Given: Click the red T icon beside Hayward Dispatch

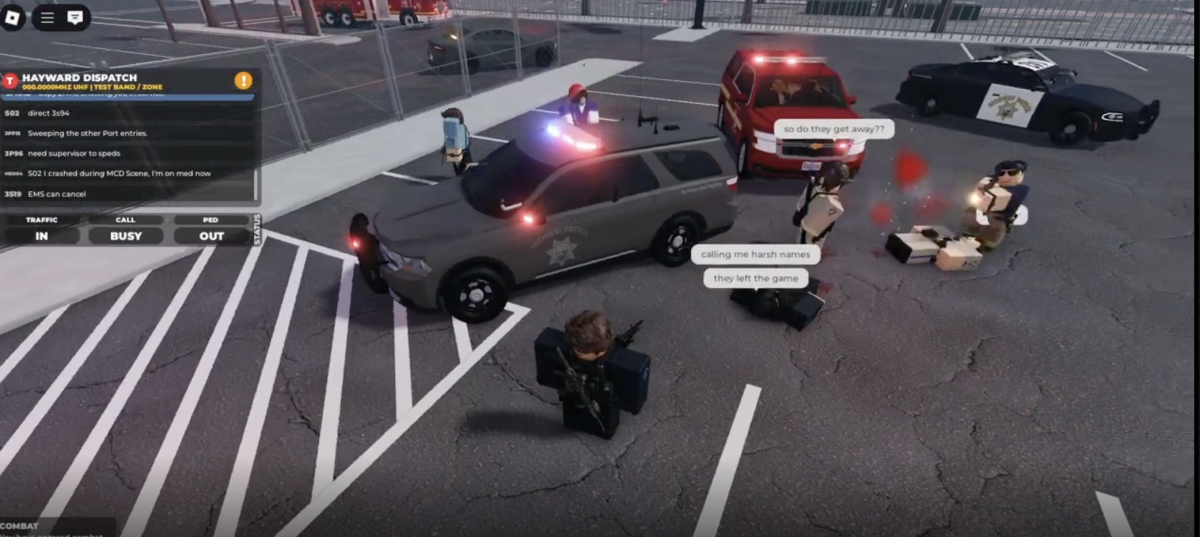Looking at the screenshot, I should click(10, 81).
